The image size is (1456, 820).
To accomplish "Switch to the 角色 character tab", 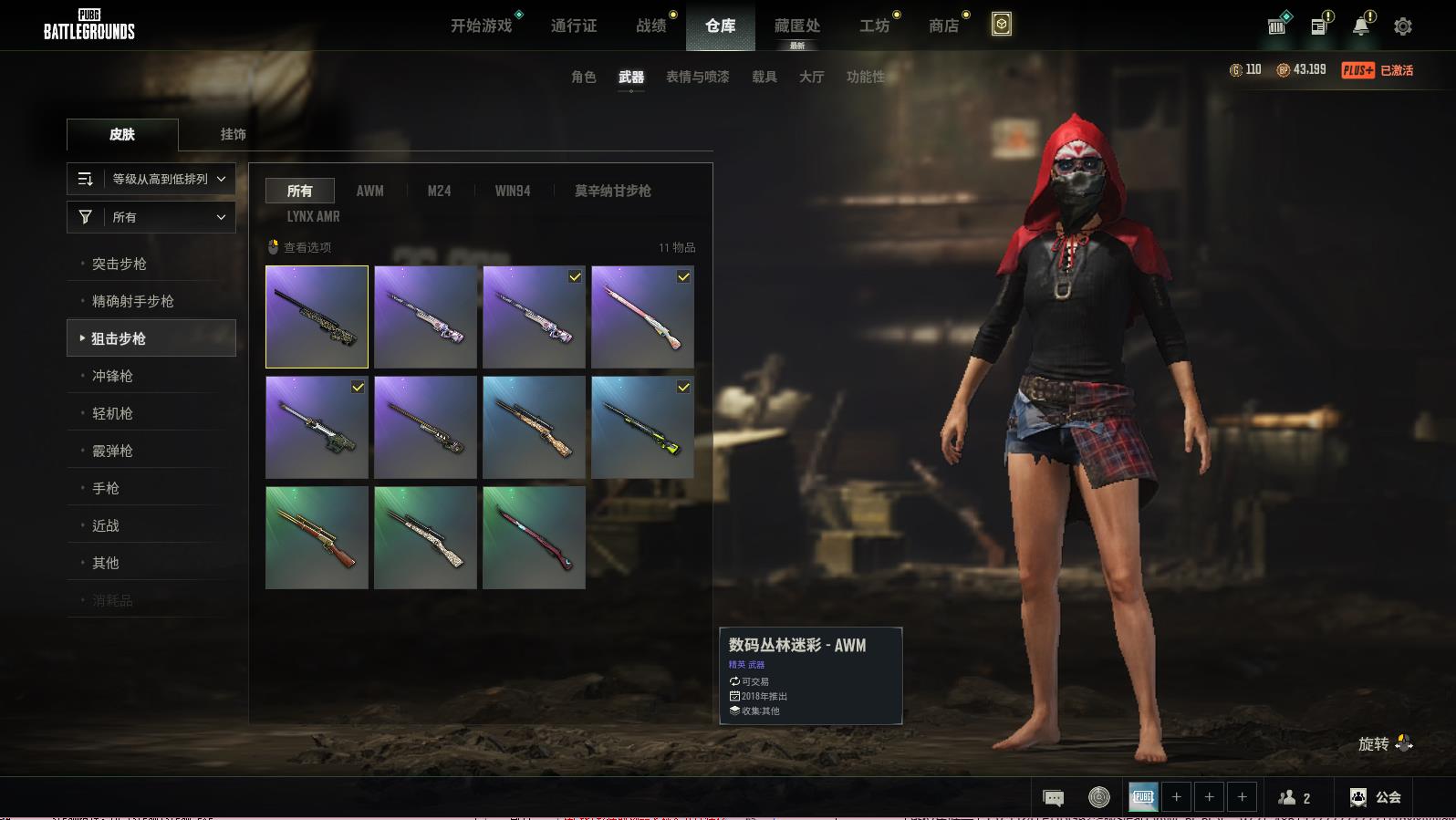I will (584, 77).
